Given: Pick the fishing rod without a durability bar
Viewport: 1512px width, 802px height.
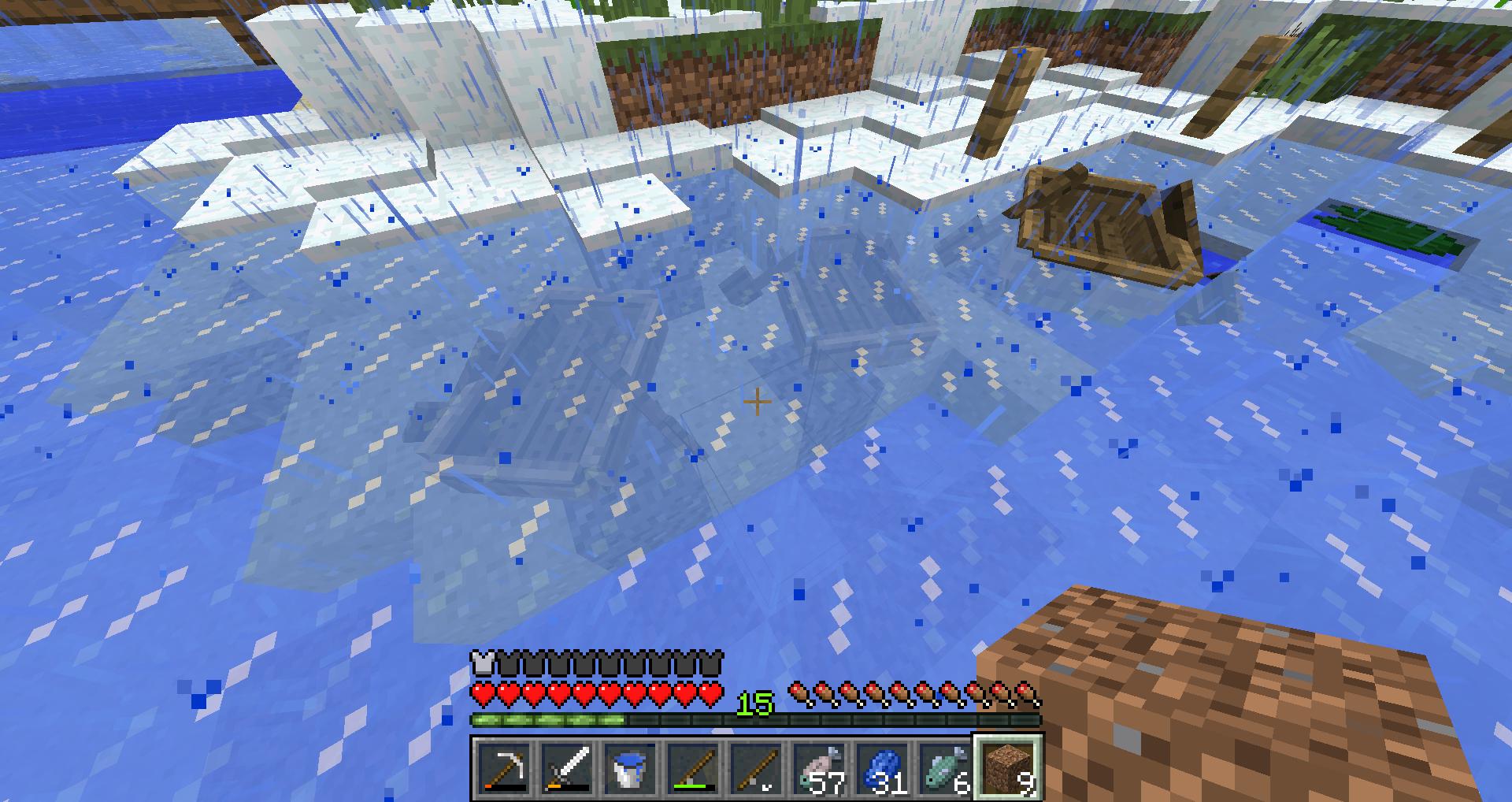Looking at the screenshot, I should [757, 767].
